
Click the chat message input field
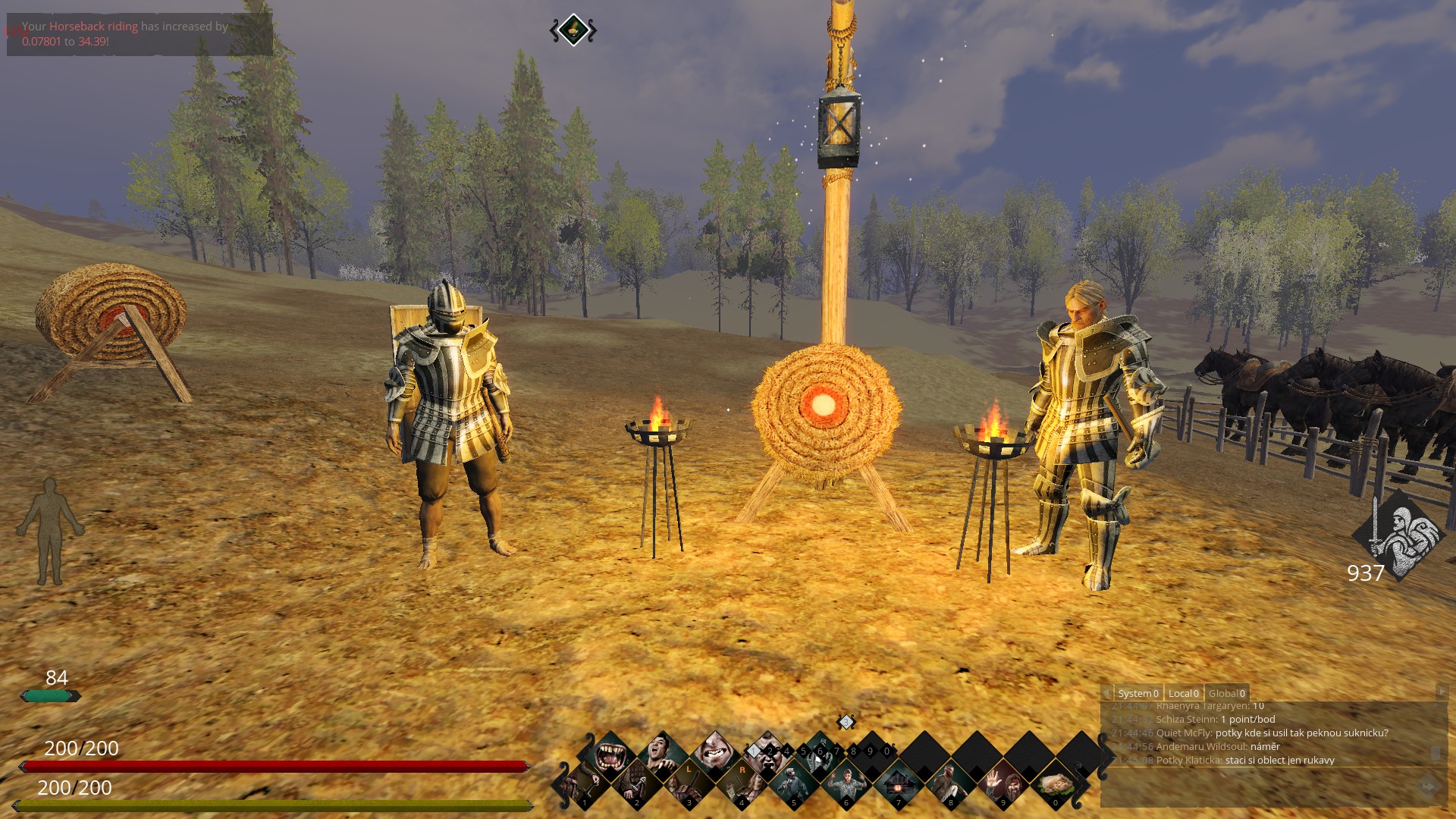(x=1259, y=787)
